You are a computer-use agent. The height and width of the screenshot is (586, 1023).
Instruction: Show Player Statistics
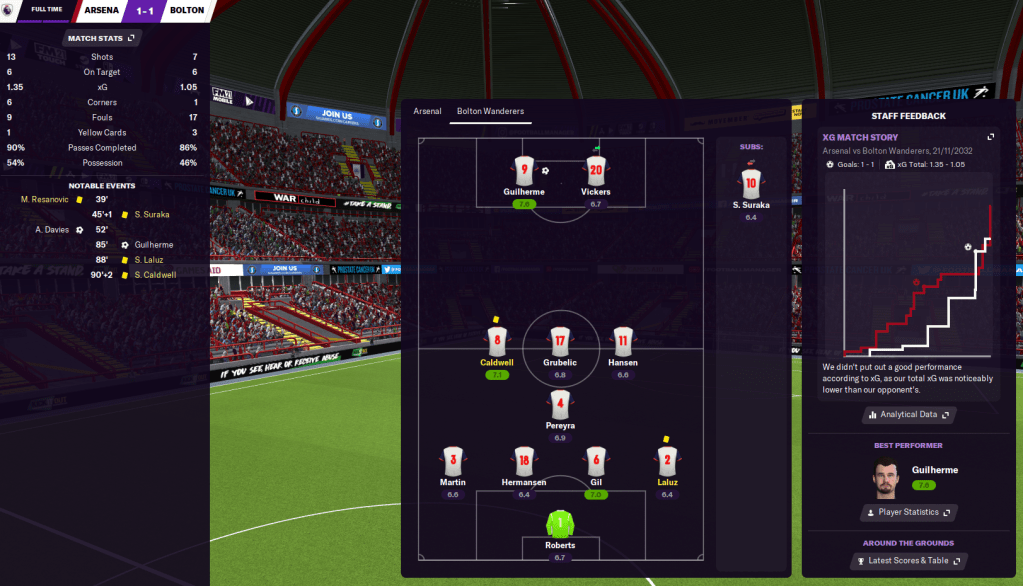pyautogui.click(x=908, y=512)
